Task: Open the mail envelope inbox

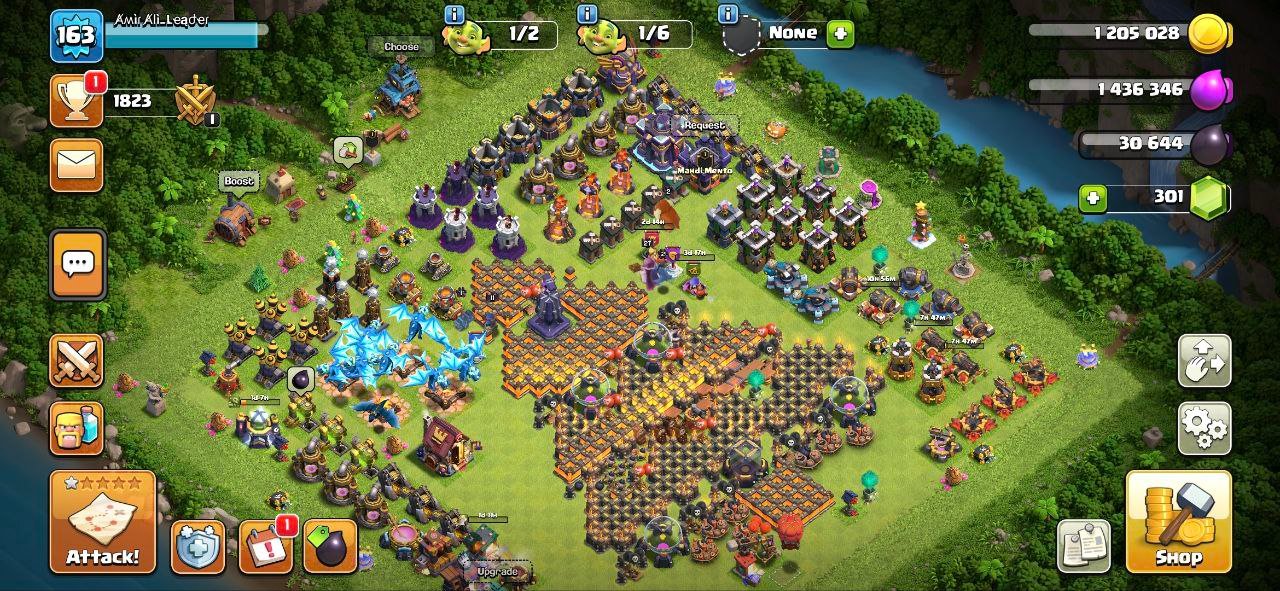Action: (x=76, y=165)
